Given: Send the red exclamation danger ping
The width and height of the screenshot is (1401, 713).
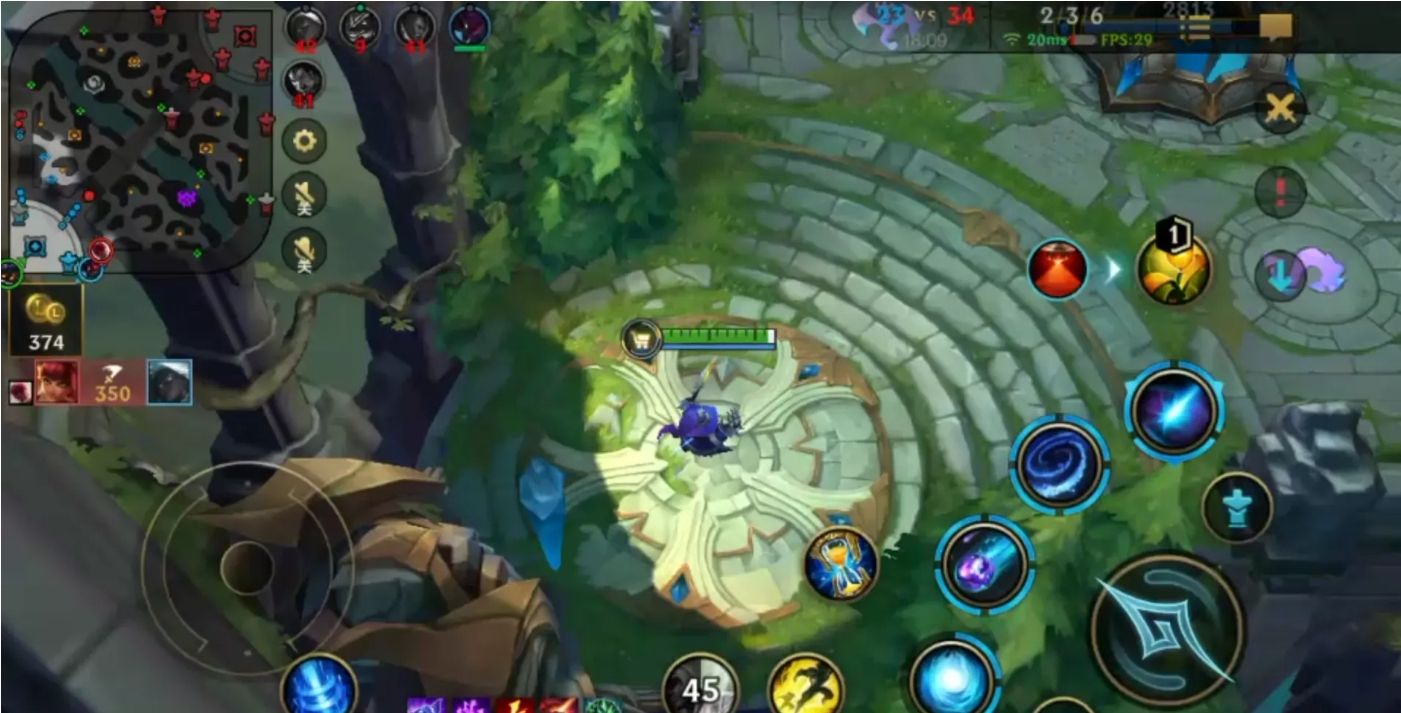Looking at the screenshot, I should pyautogui.click(x=1280, y=190).
